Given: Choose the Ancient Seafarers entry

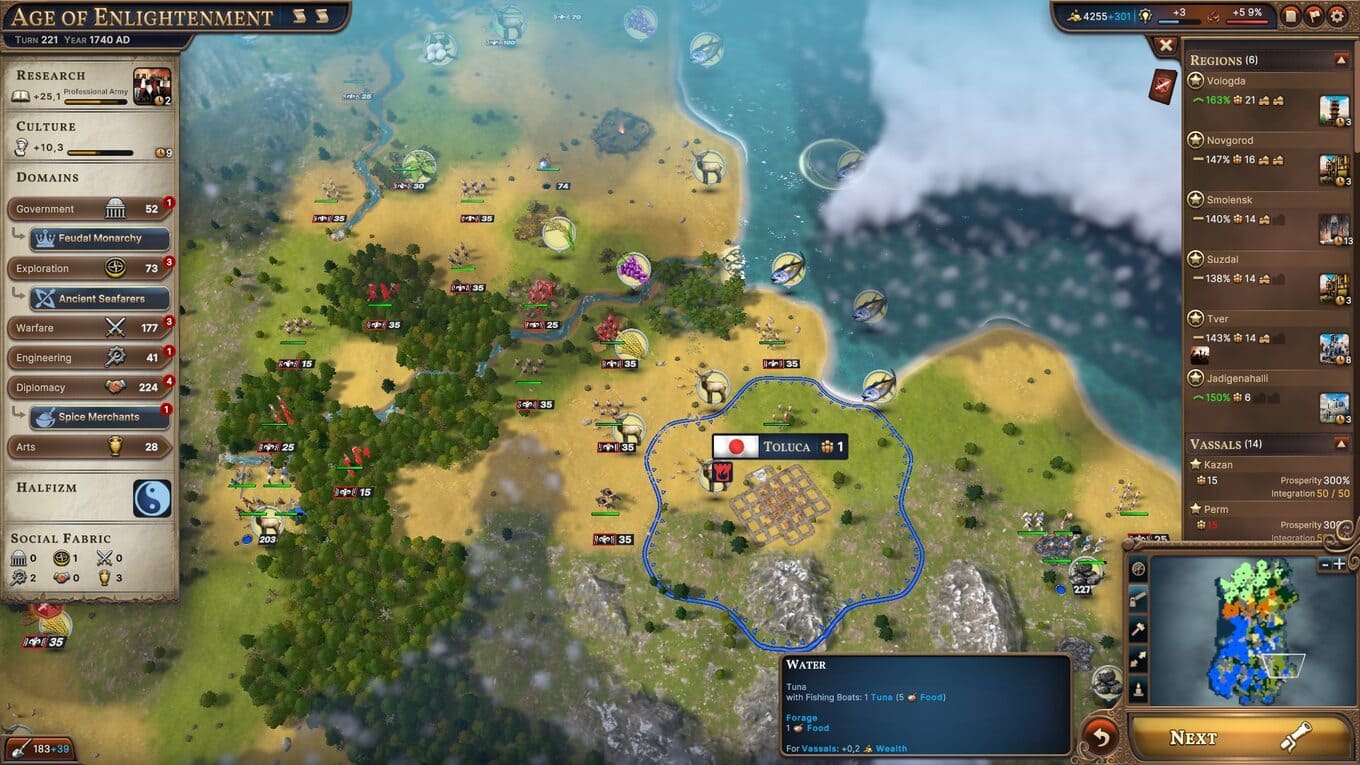Looking at the screenshot, I should [x=99, y=298].
